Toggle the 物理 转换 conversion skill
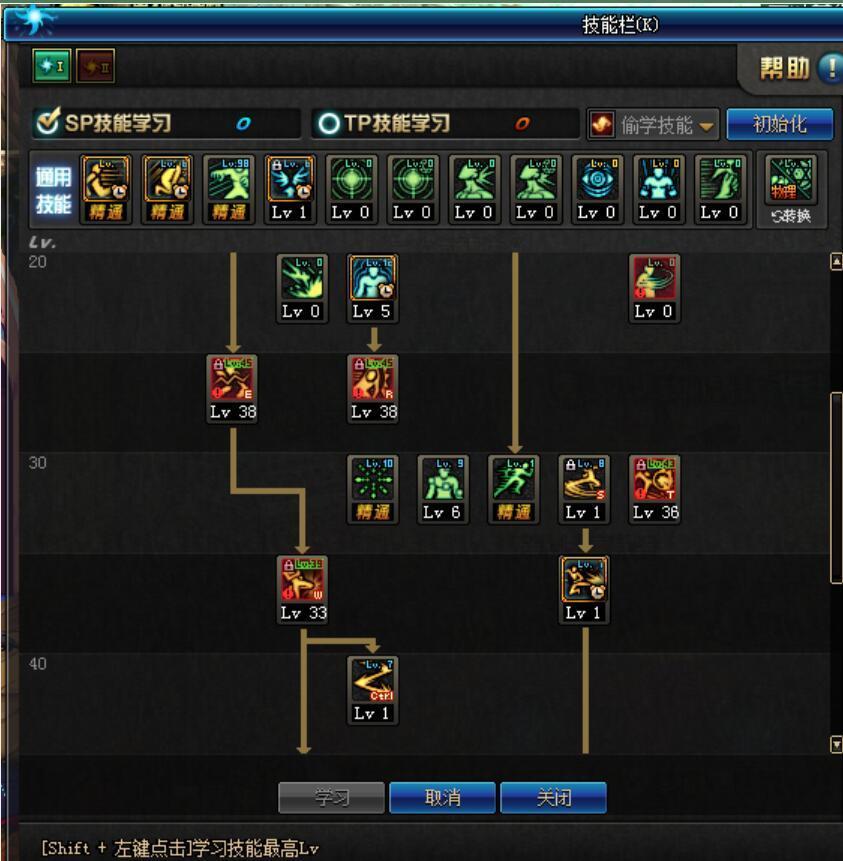Image resolution: width=843 pixels, height=861 pixels. 791,189
